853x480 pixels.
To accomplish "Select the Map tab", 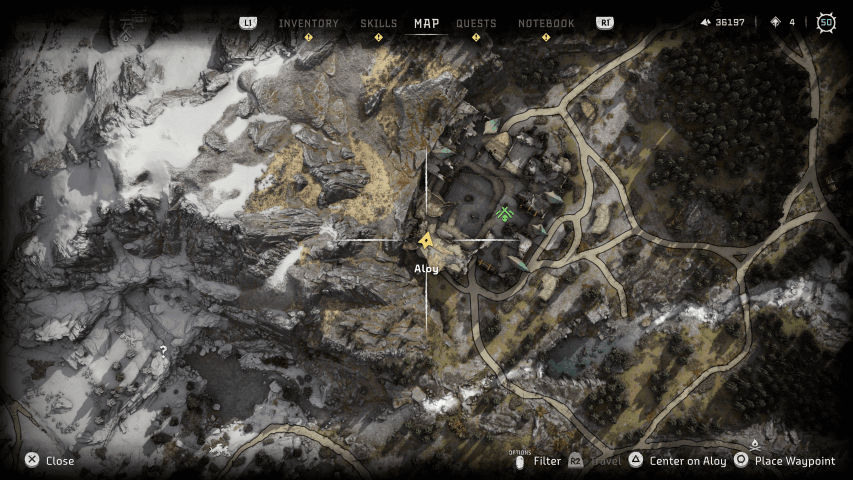I will click(426, 23).
